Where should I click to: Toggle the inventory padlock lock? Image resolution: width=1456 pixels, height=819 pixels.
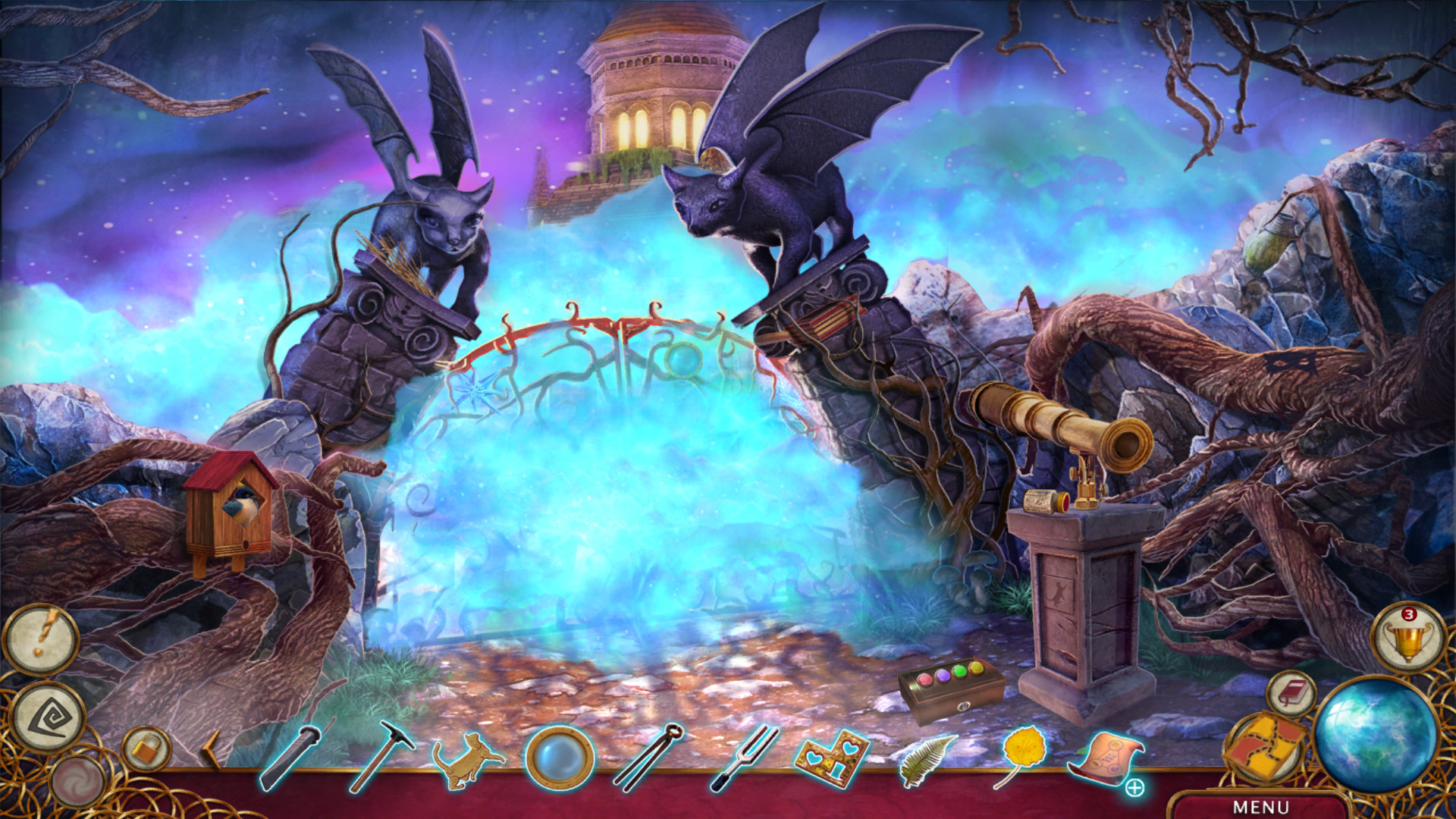[x=146, y=748]
